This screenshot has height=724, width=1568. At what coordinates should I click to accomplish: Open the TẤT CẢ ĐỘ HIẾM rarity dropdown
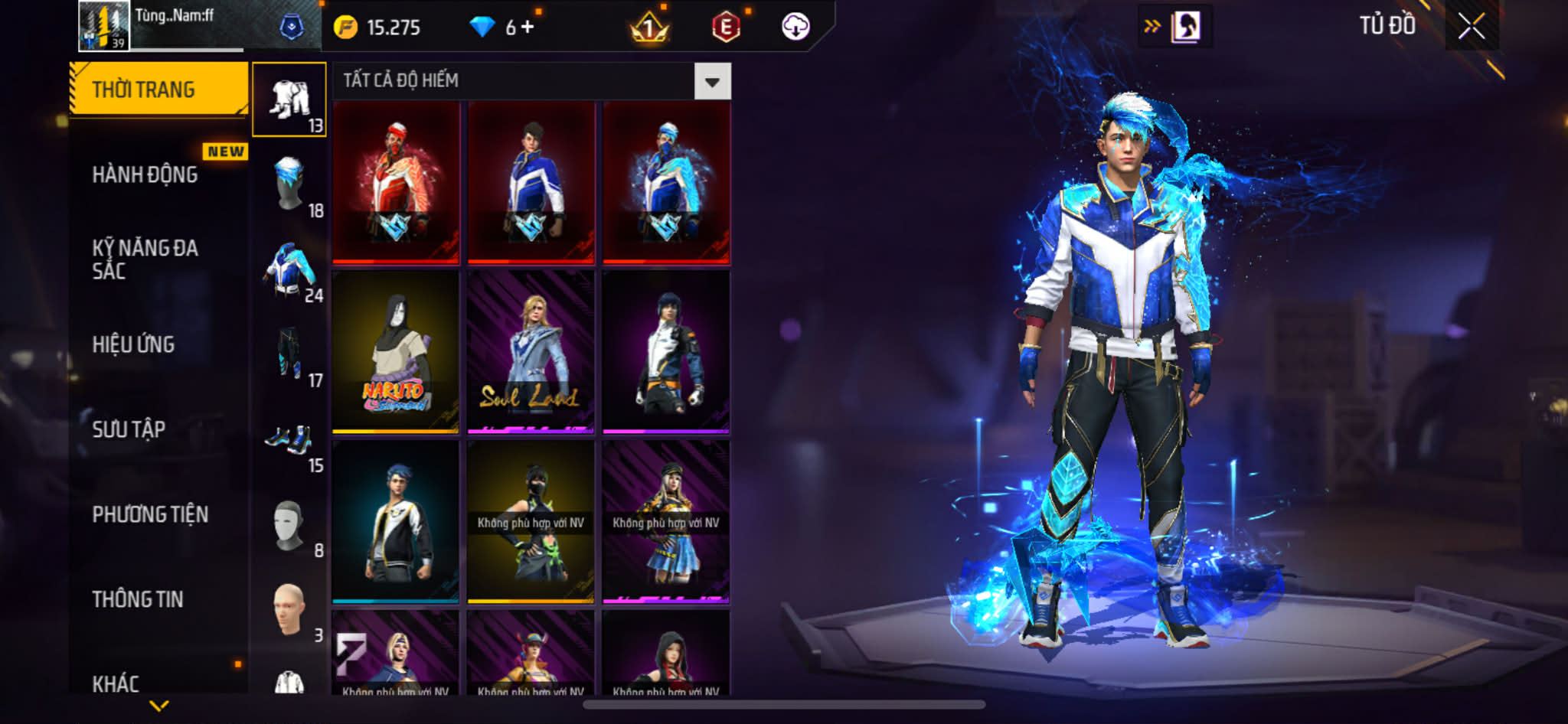tap(712, 81)
